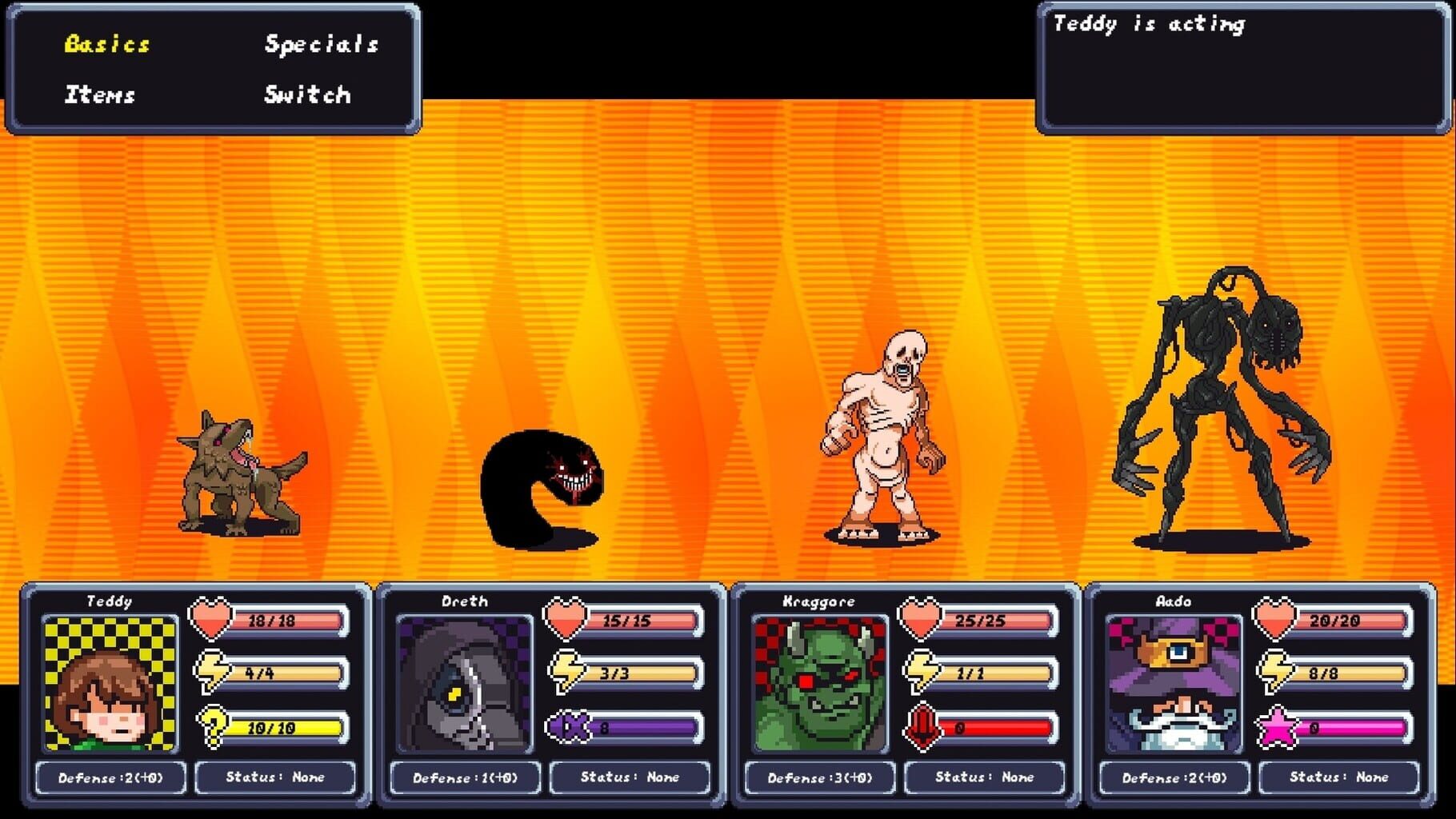Select Teddy's character portrait

click(x=109, y=685)
